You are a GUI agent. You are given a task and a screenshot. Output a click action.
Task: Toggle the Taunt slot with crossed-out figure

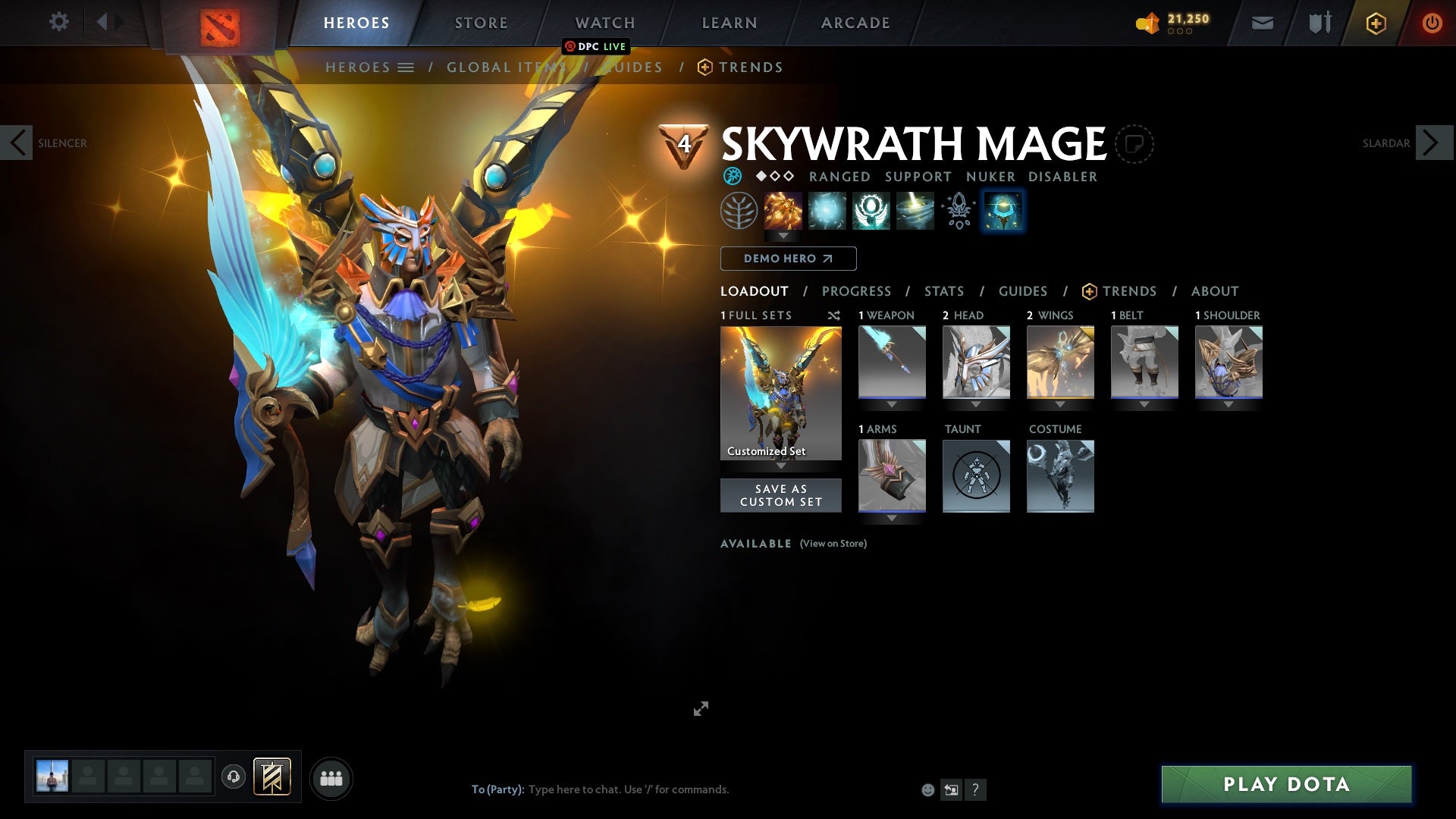[x=976, y=476]
